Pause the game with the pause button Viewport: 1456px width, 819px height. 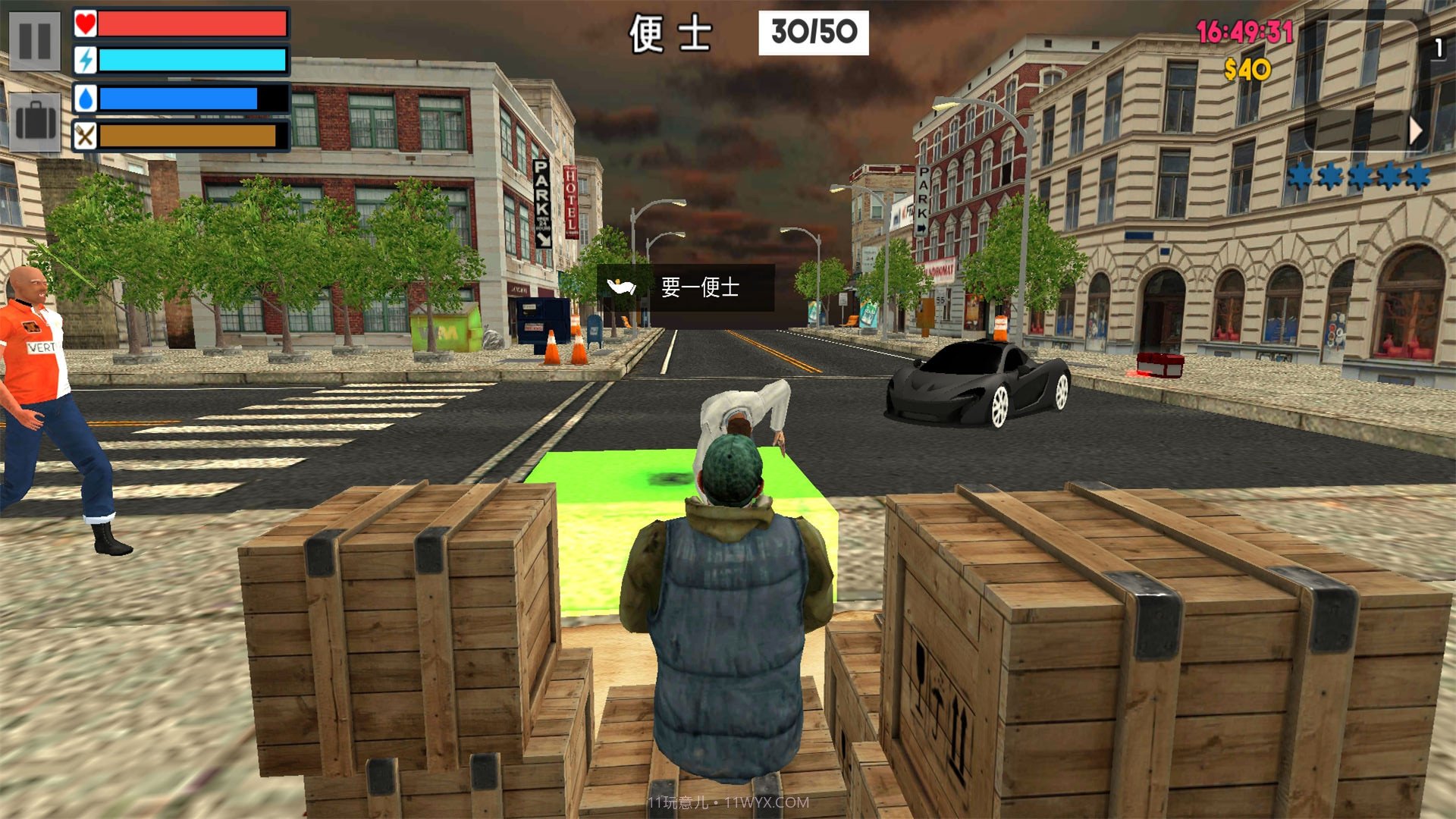pyautogui.click(x=35, y=41)
